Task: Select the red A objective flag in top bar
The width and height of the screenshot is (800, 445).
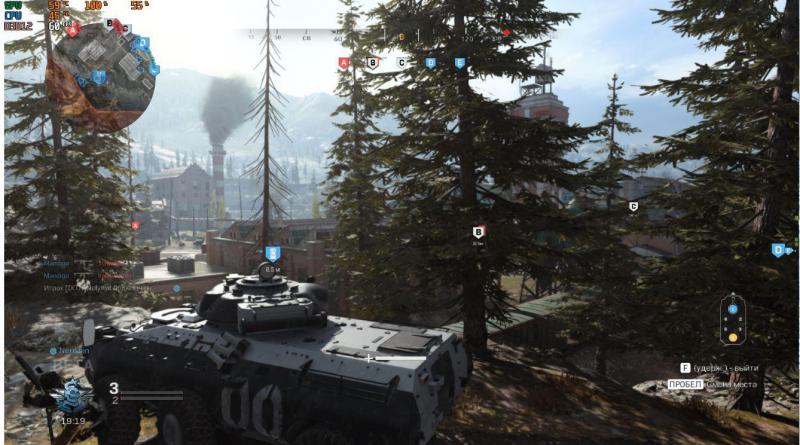Action: click(x=344, y=62)
